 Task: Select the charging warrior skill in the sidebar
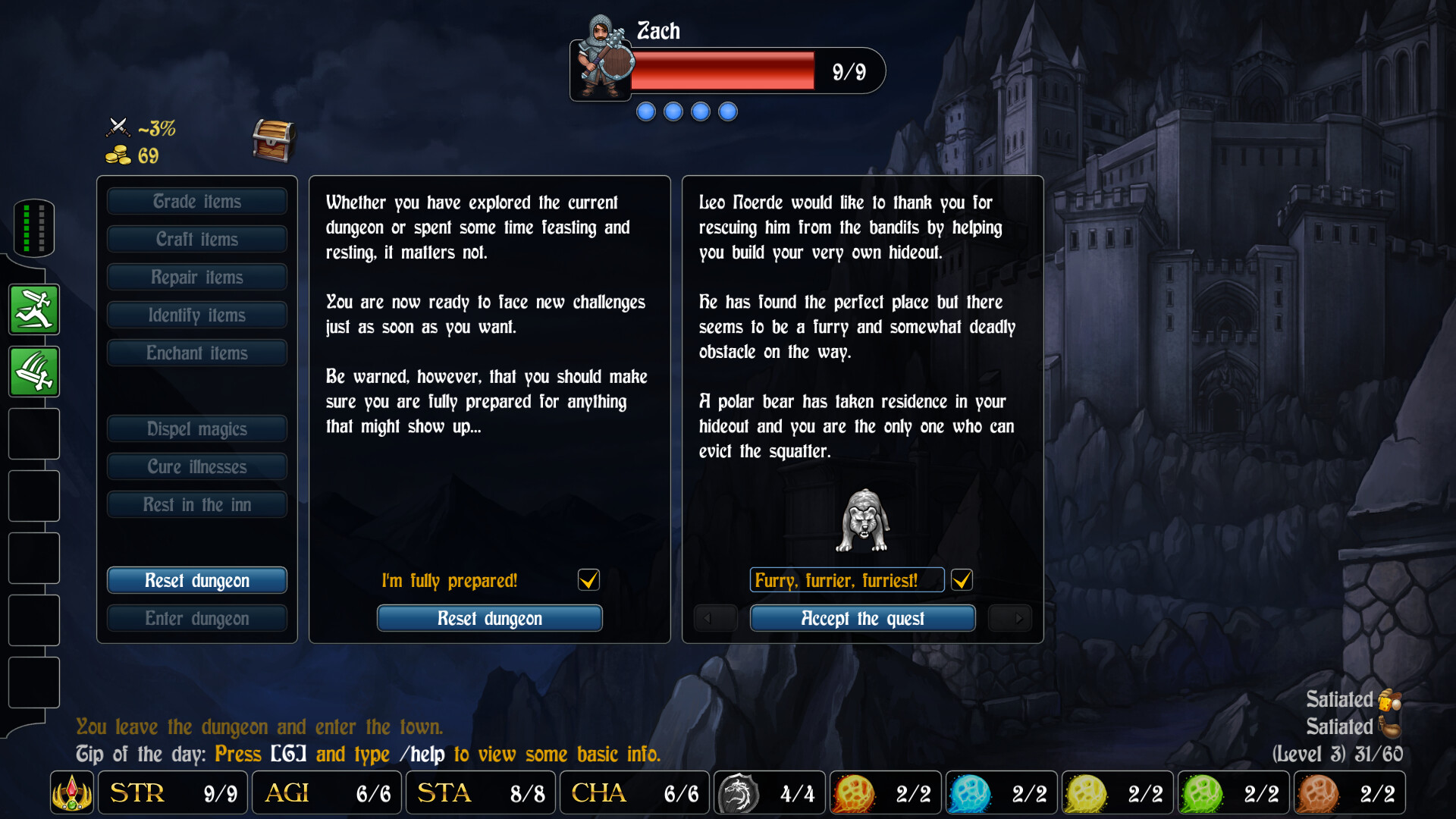tap(33, 309)
